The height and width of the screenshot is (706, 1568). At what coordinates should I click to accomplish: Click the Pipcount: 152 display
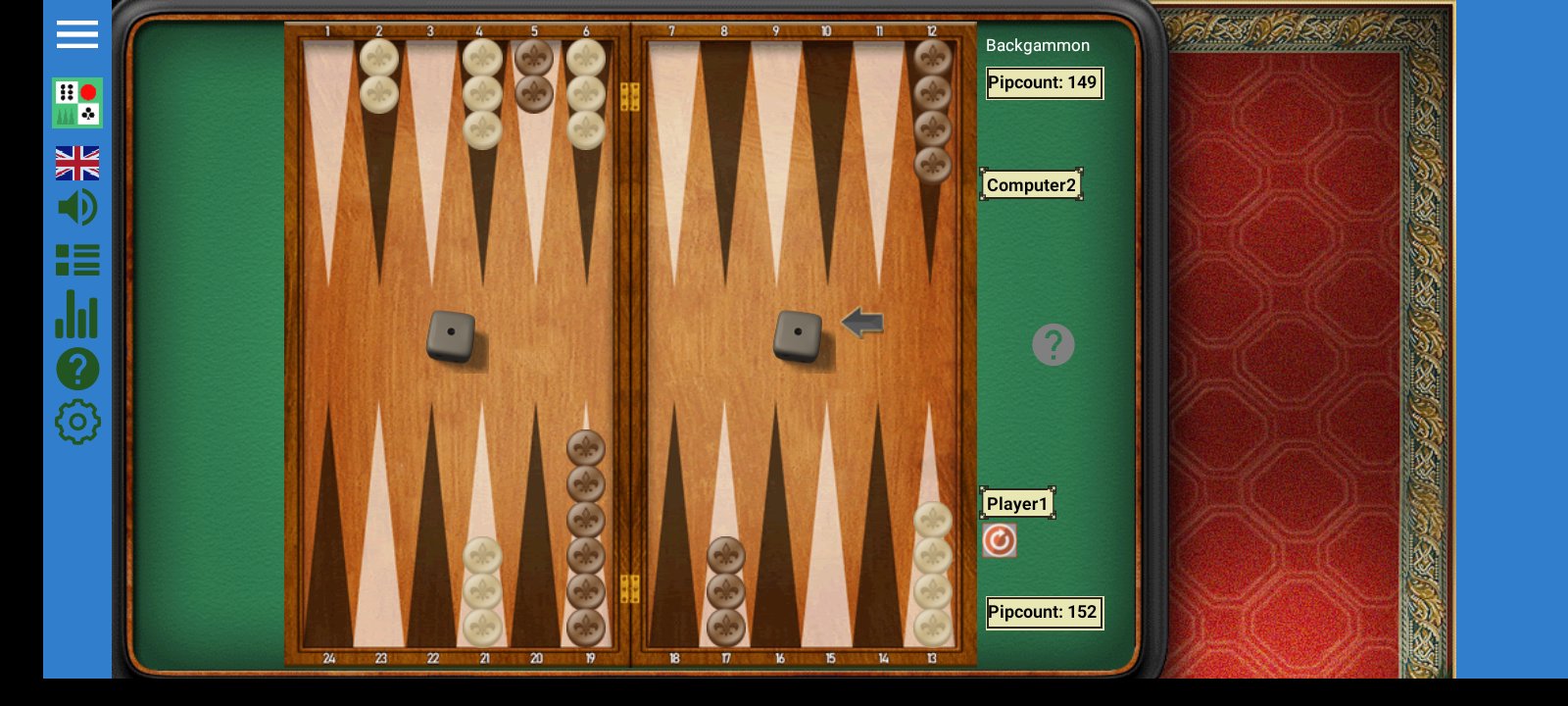click(x=1044, y=612)
